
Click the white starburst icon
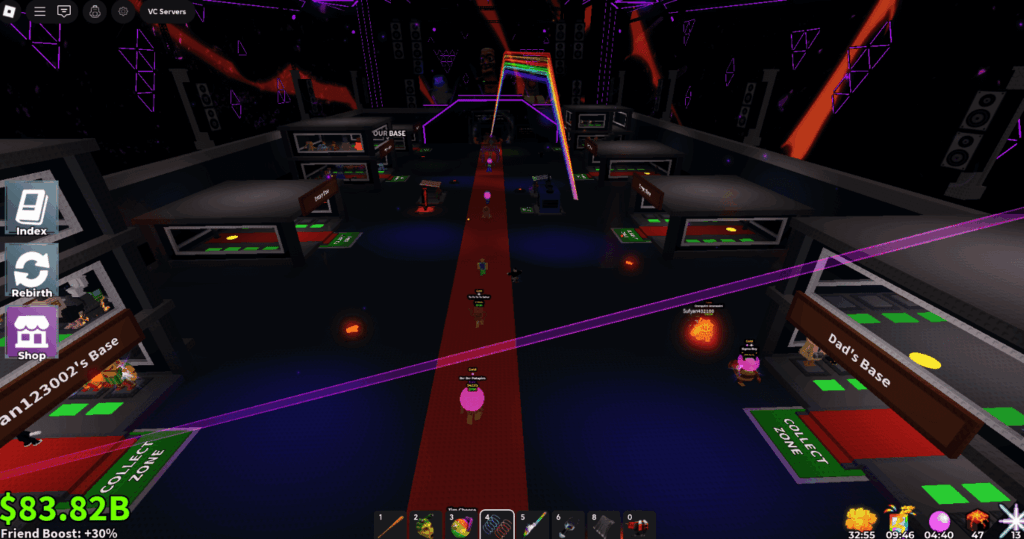(x=1012, y=519)
